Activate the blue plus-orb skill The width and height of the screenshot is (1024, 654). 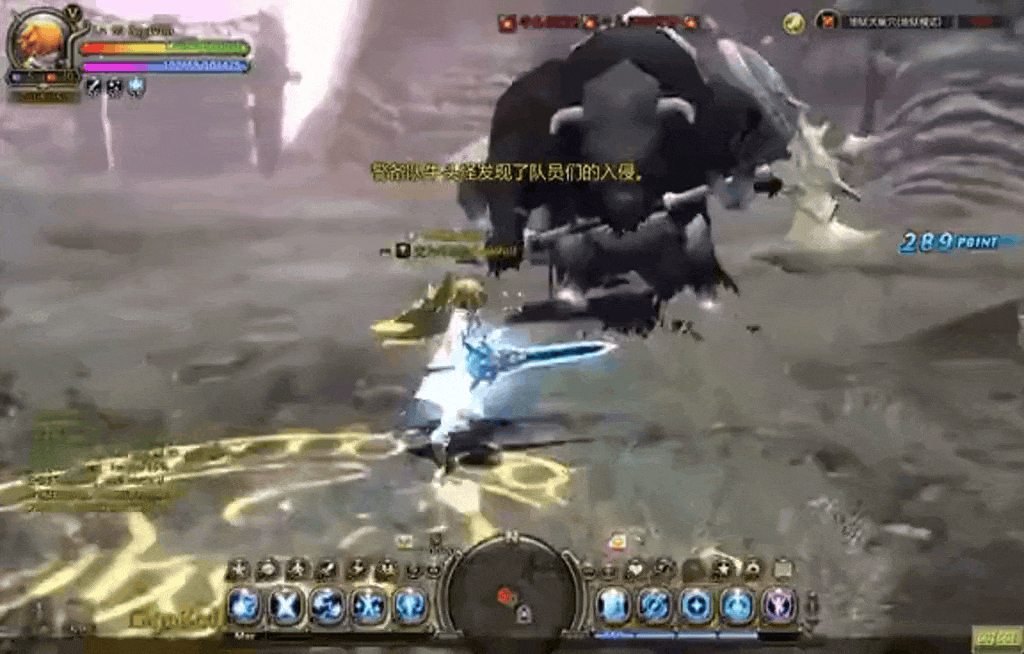coord(696,605)
